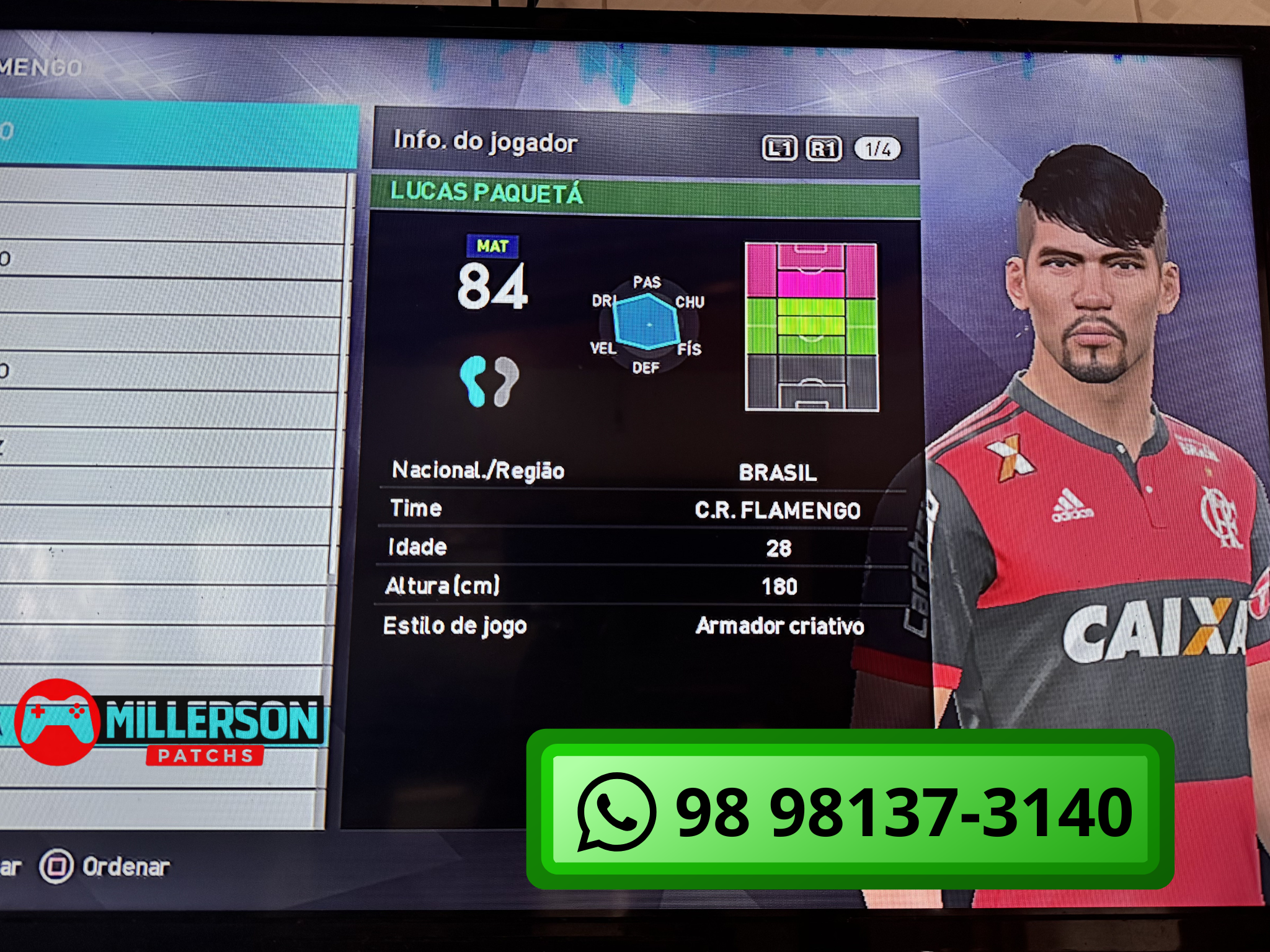Click the 1/4 page indicator
The width and height of the screenshot is (1270, 952).
(877, 149)
